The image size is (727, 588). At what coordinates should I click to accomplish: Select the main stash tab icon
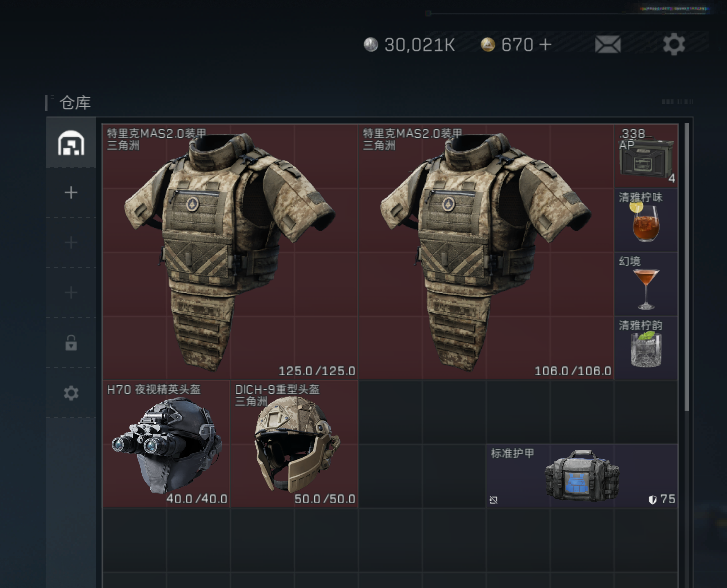[x=71, y=143]
